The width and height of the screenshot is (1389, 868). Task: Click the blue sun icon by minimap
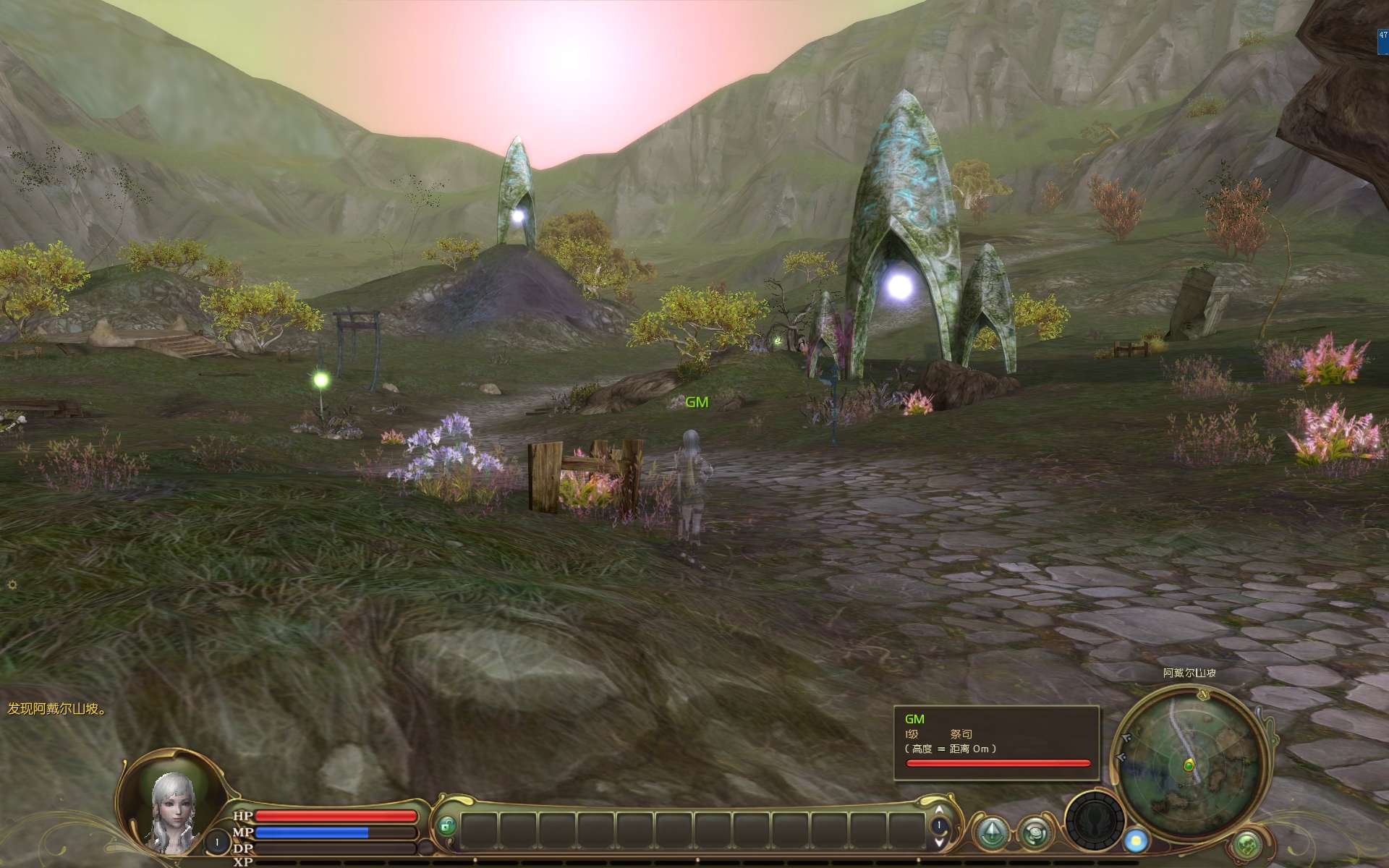tap(1136, 841)
